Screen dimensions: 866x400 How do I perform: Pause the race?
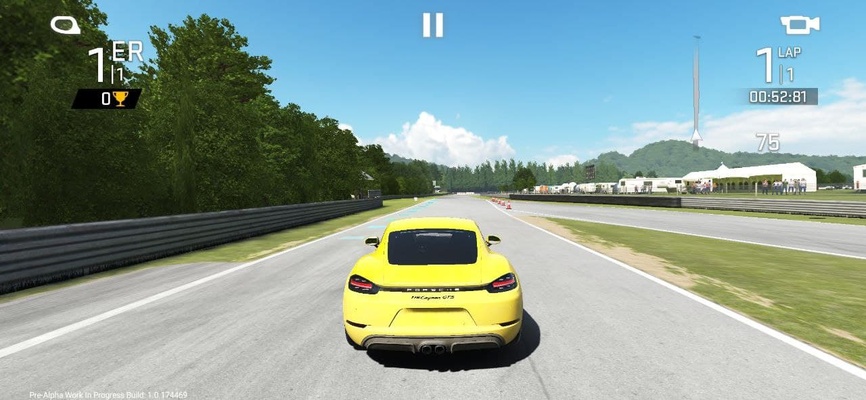[432, 25]
